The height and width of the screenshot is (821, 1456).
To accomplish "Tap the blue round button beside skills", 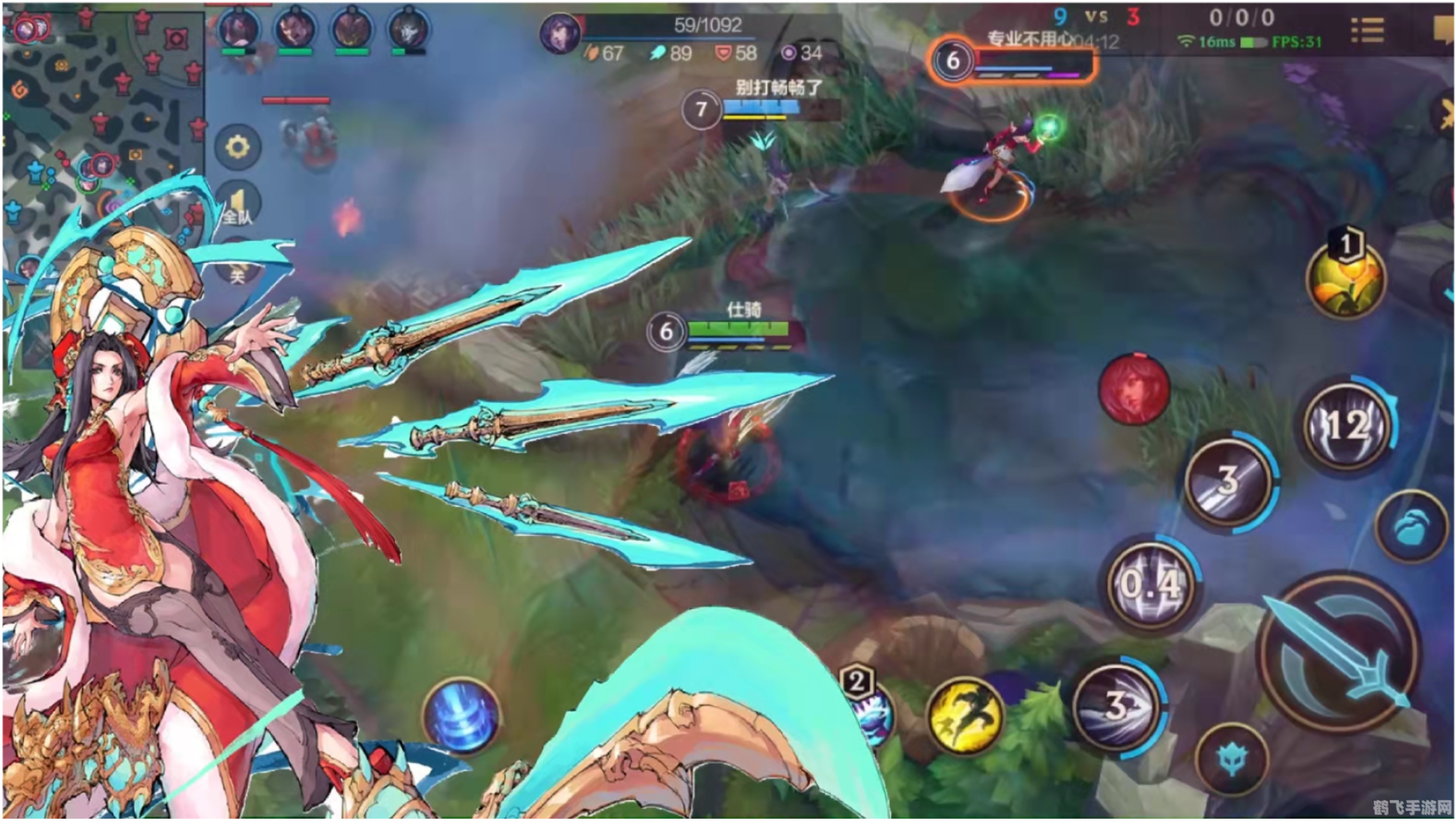I will coord(1410,527).
